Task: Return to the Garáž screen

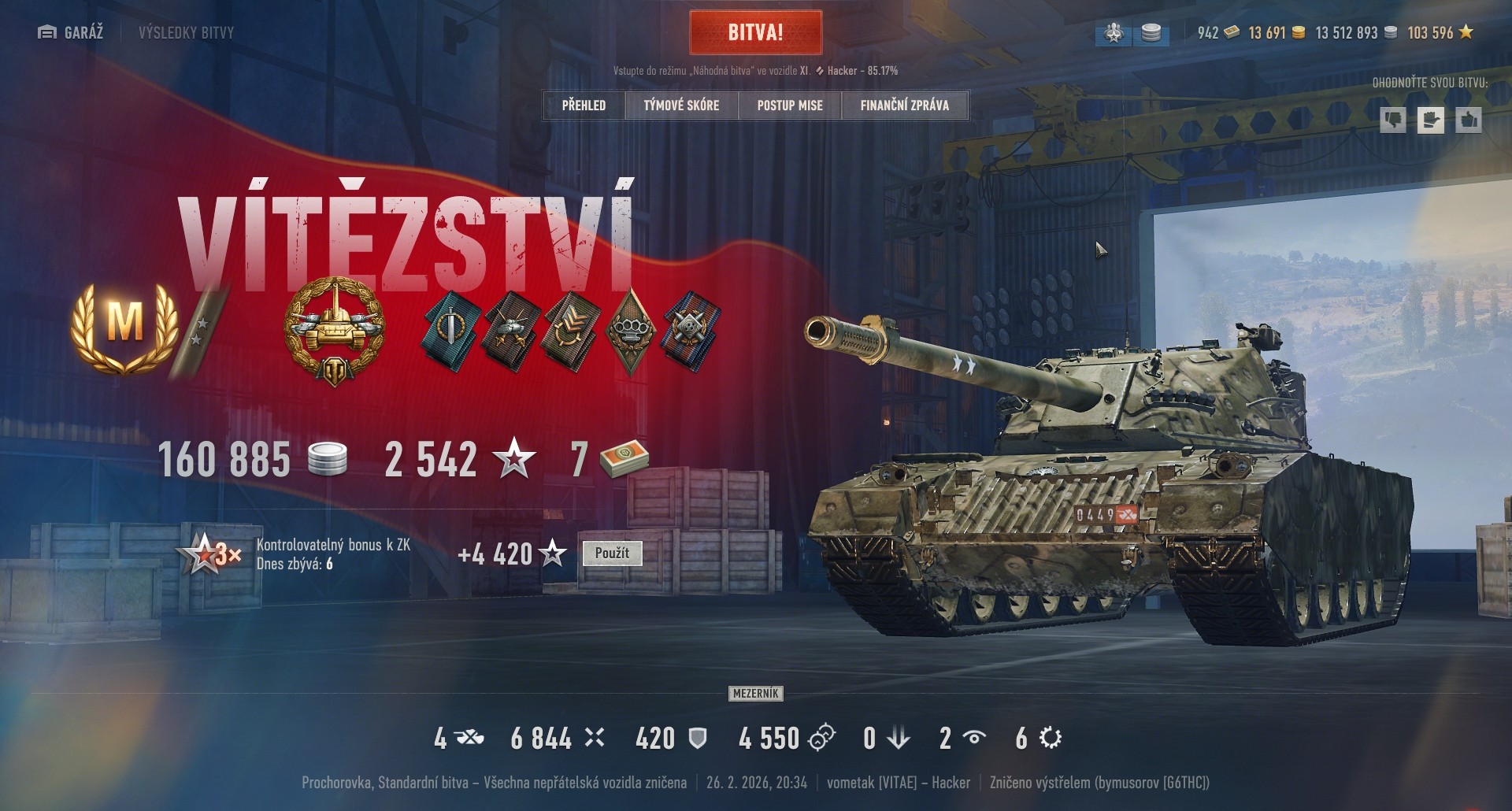Action: pyautogui.click(x=71, y=32)
